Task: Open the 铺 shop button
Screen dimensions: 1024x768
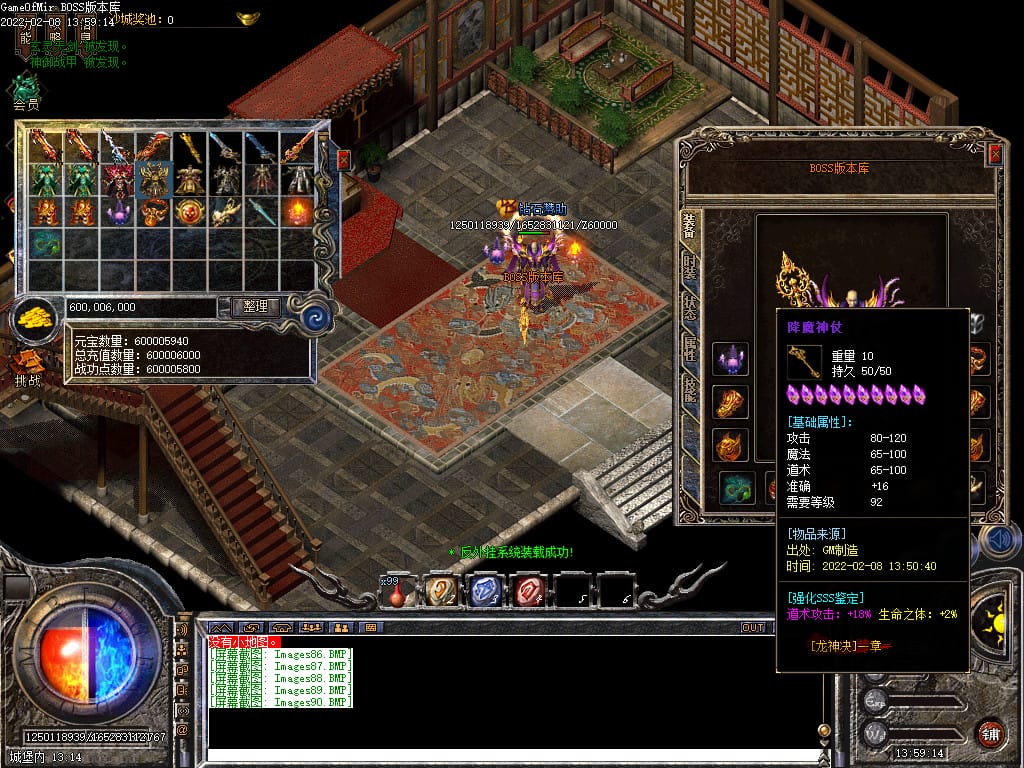Action: tap(990, 733)
